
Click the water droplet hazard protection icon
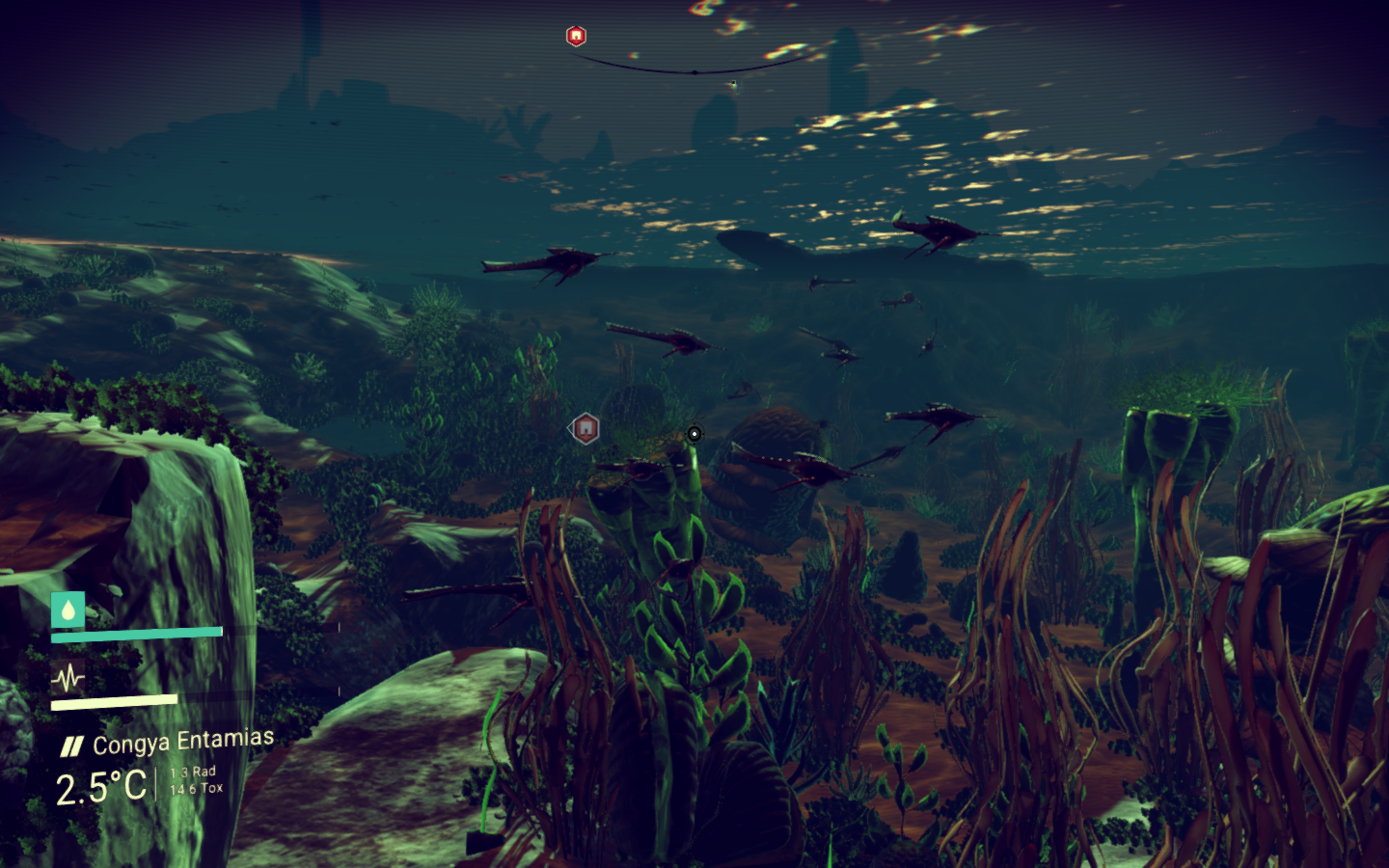(68, 610)
